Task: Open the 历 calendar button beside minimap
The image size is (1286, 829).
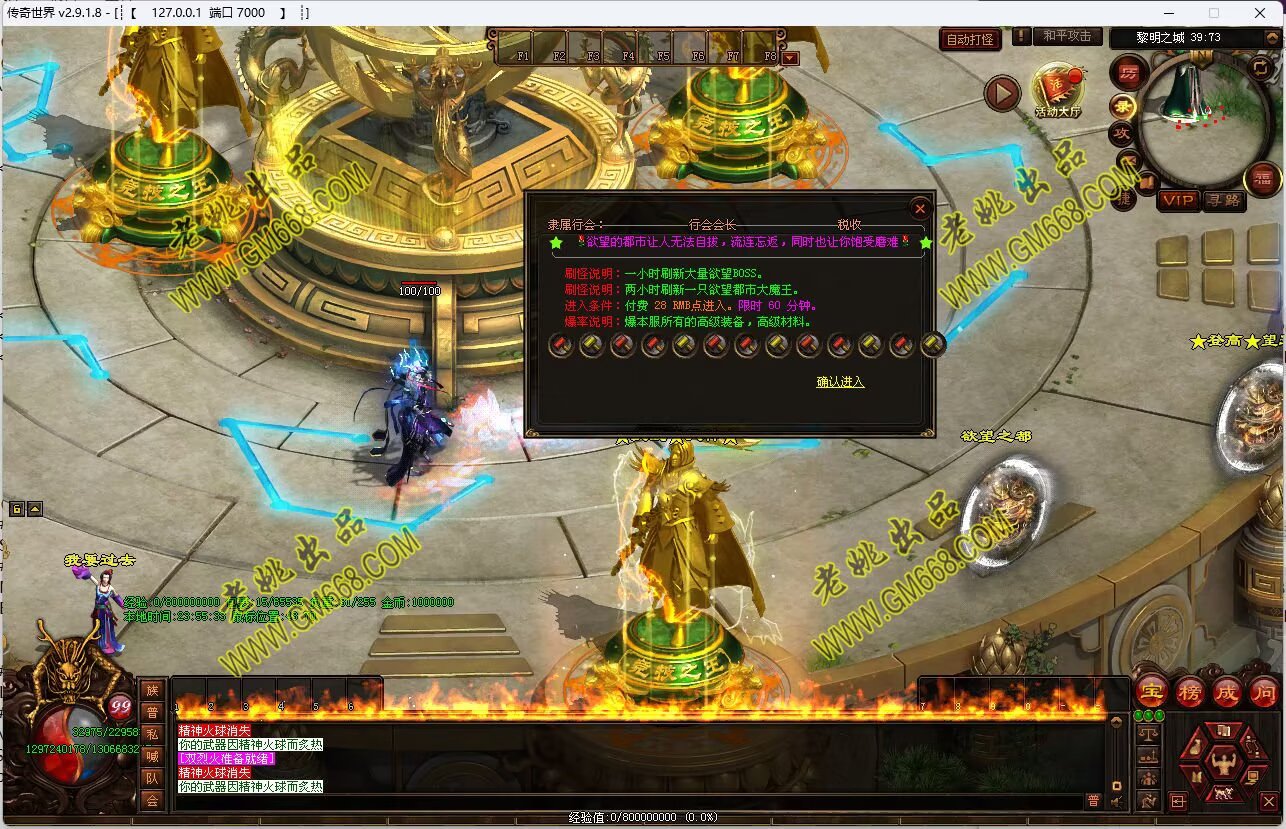Action: 1129,72
